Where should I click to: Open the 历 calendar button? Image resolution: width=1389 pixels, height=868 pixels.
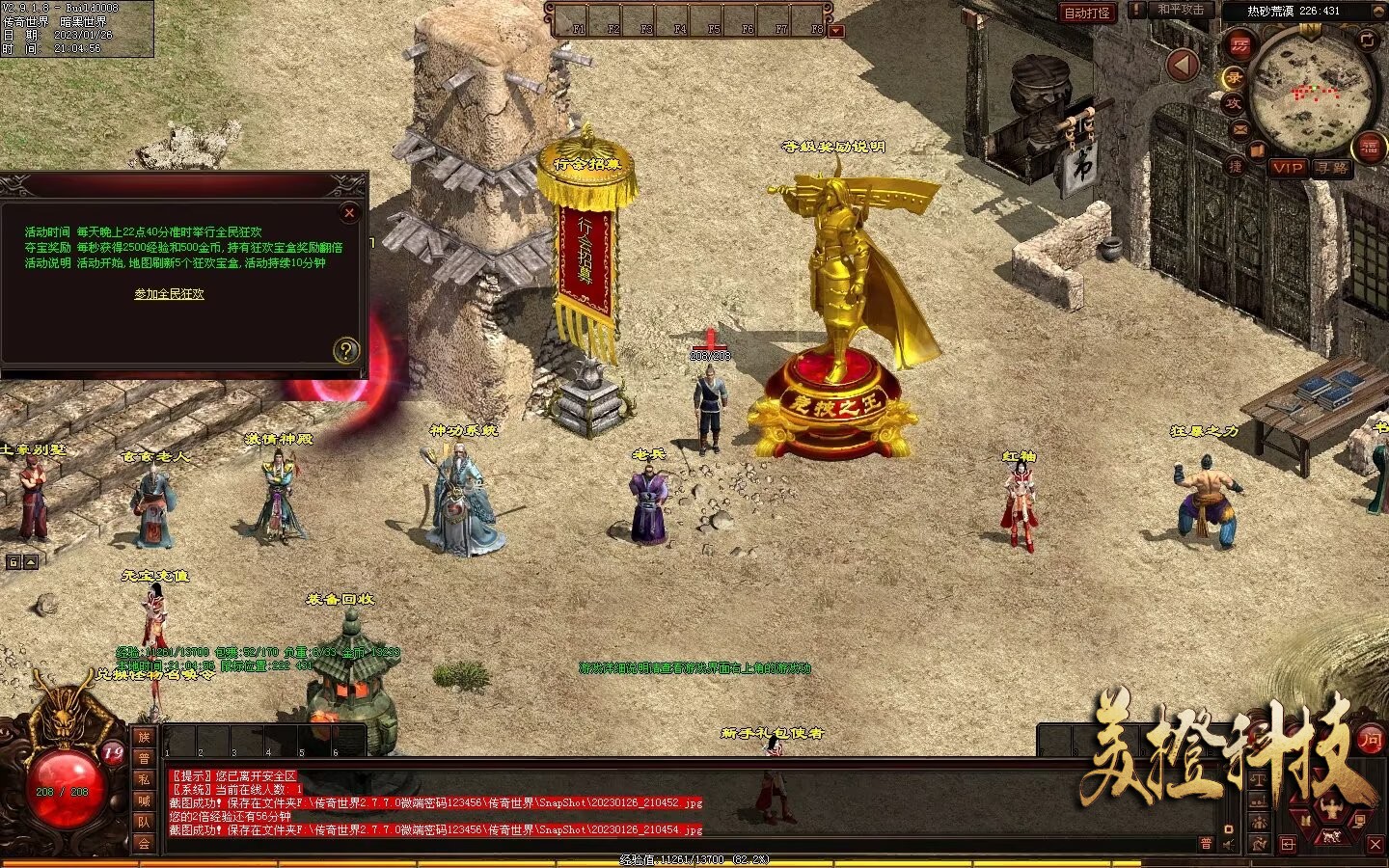[1240, 46]
